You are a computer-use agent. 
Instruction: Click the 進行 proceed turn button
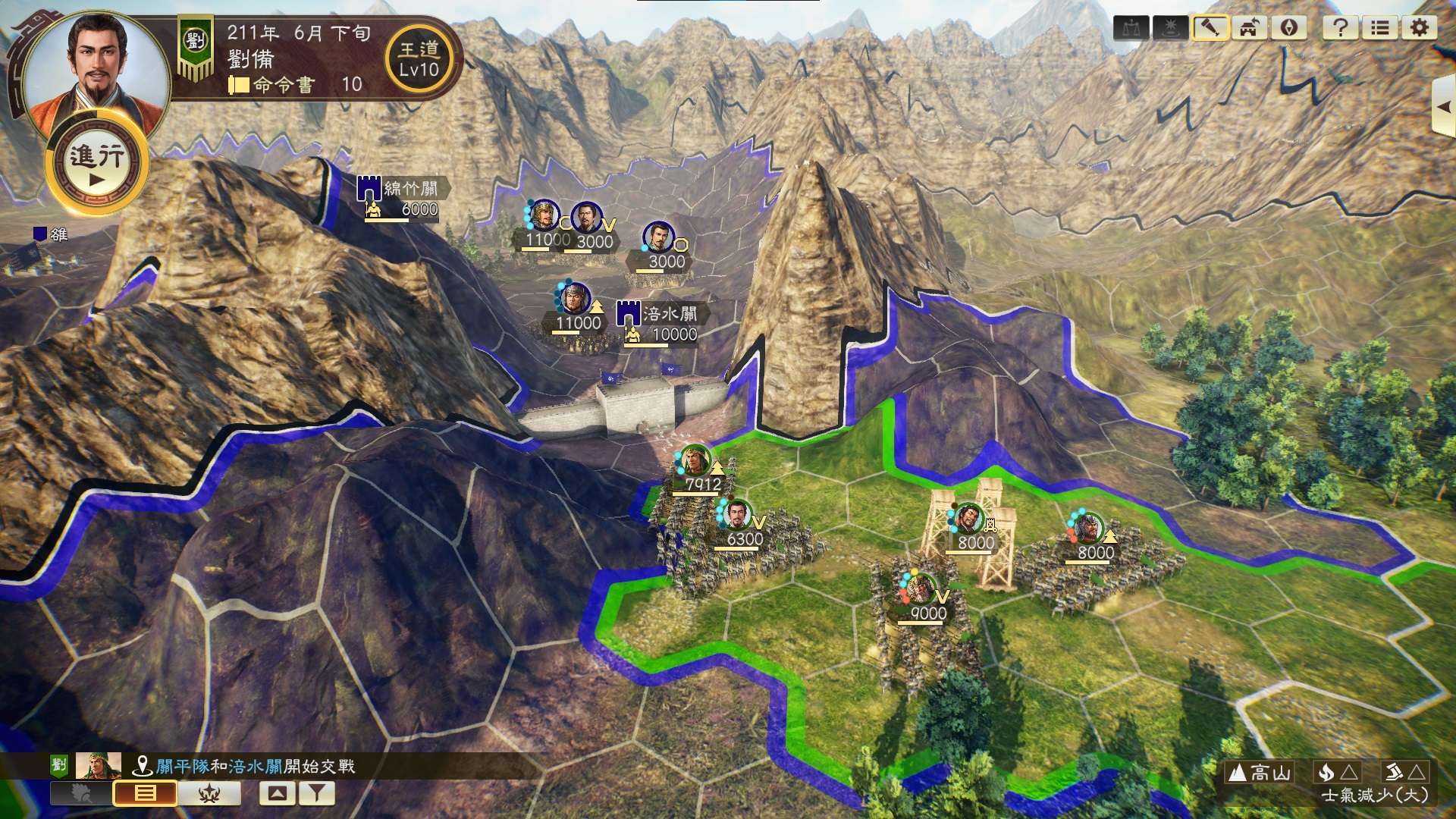point(96,165)
